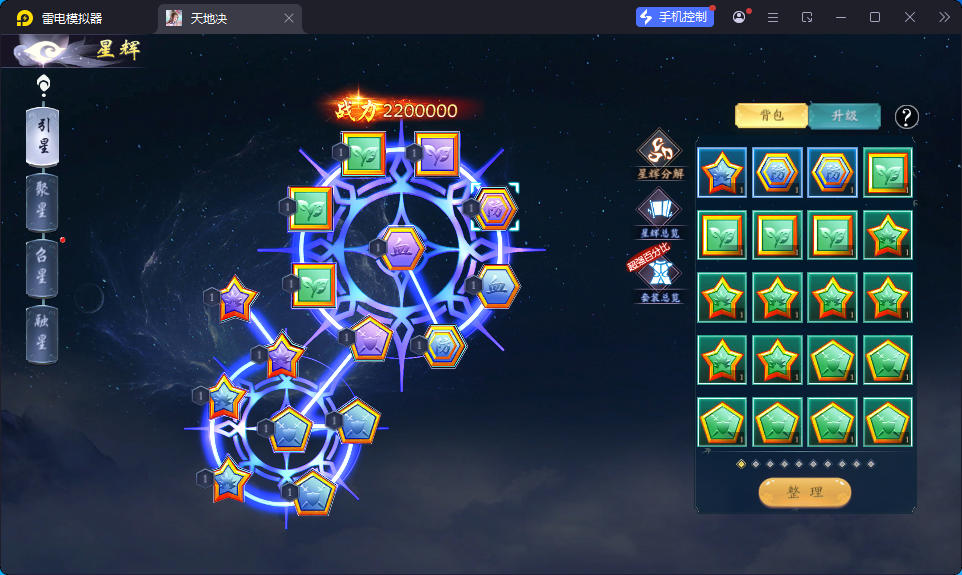
Task: Switch to the 引星 tab
Action: point(42,133)
